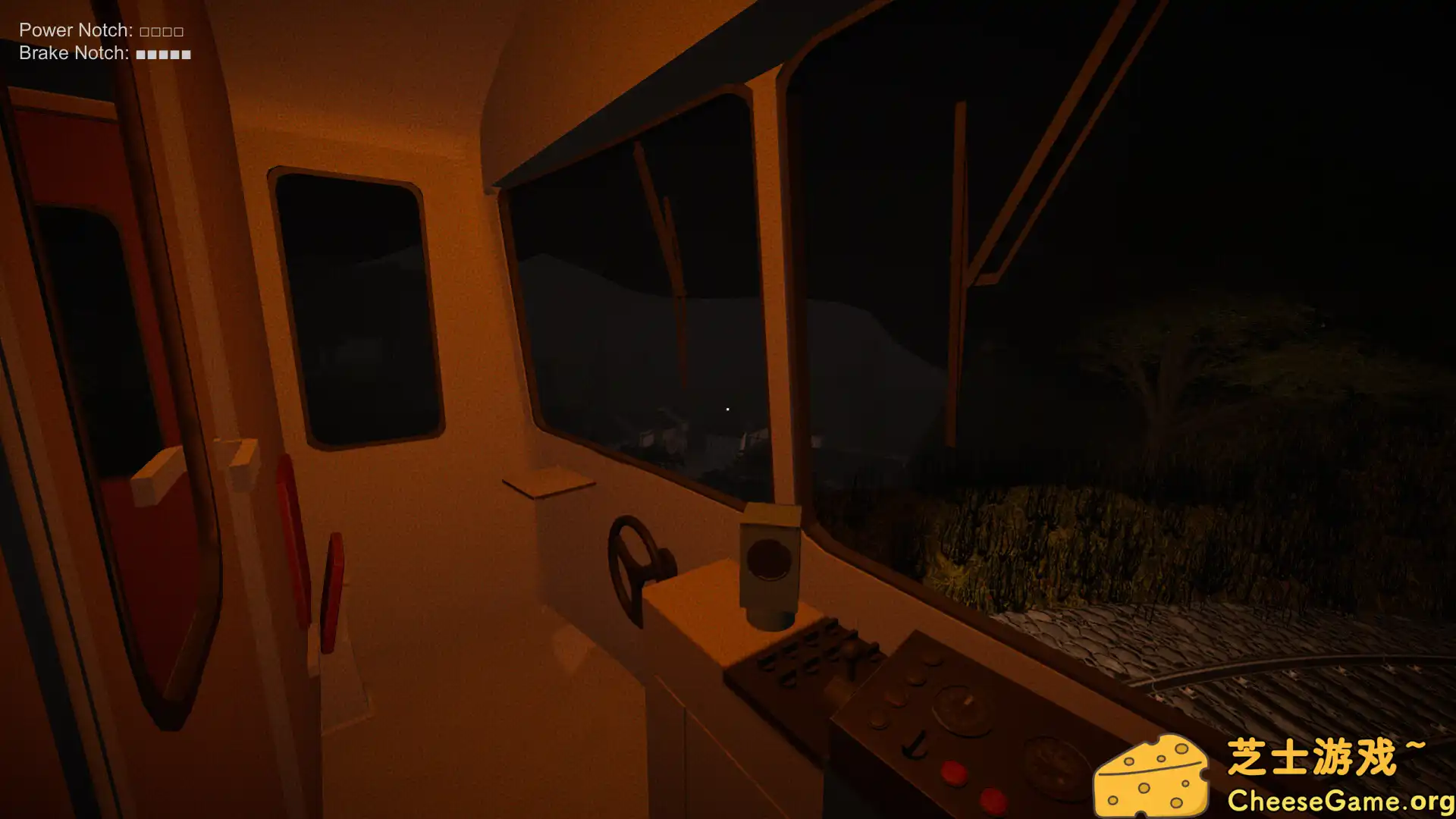Click the first filled Brake Notch square
Viewport: 1456px width, 819px height.
pos(140,54)
